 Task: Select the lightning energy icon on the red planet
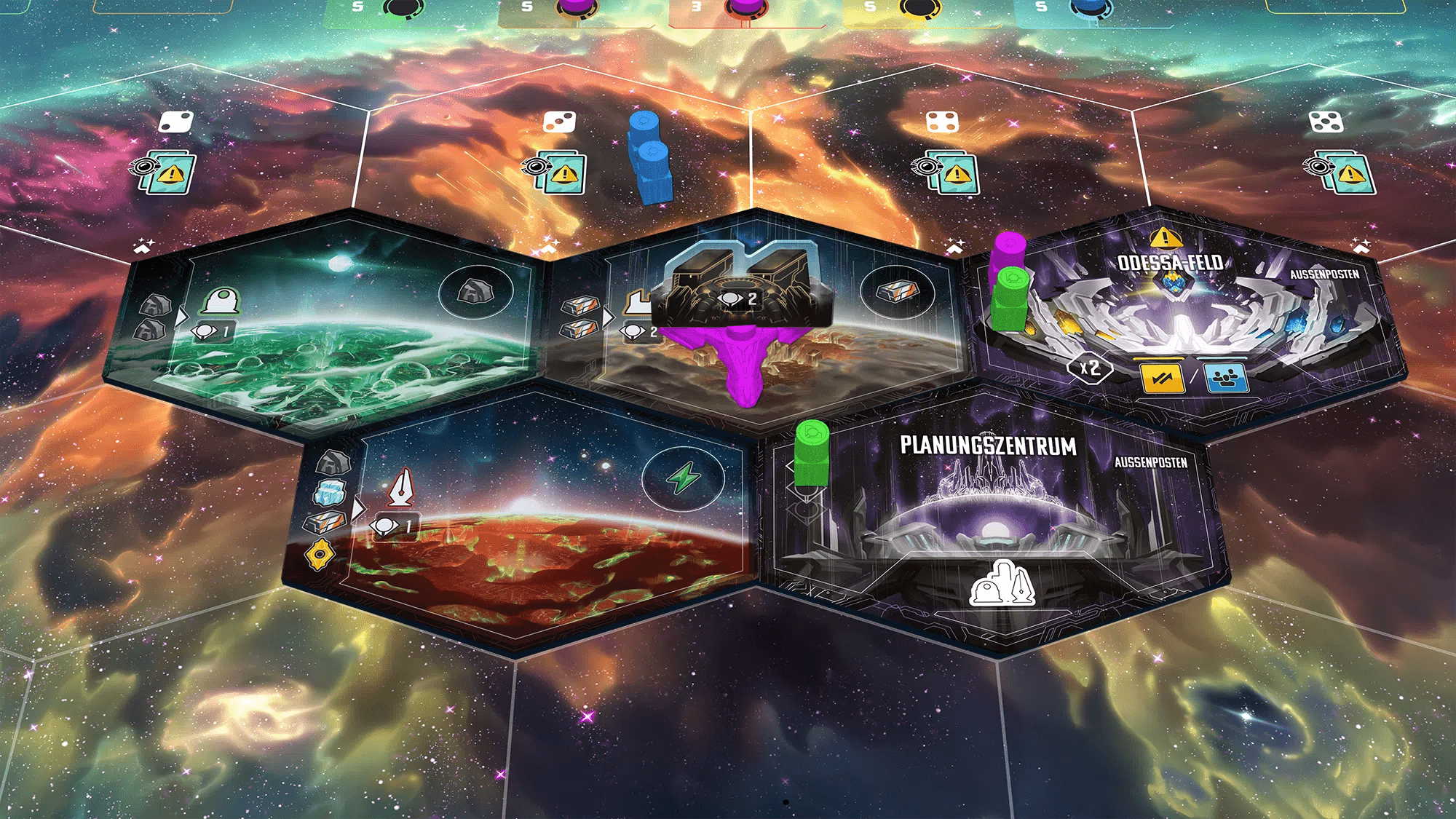[683, 477]
